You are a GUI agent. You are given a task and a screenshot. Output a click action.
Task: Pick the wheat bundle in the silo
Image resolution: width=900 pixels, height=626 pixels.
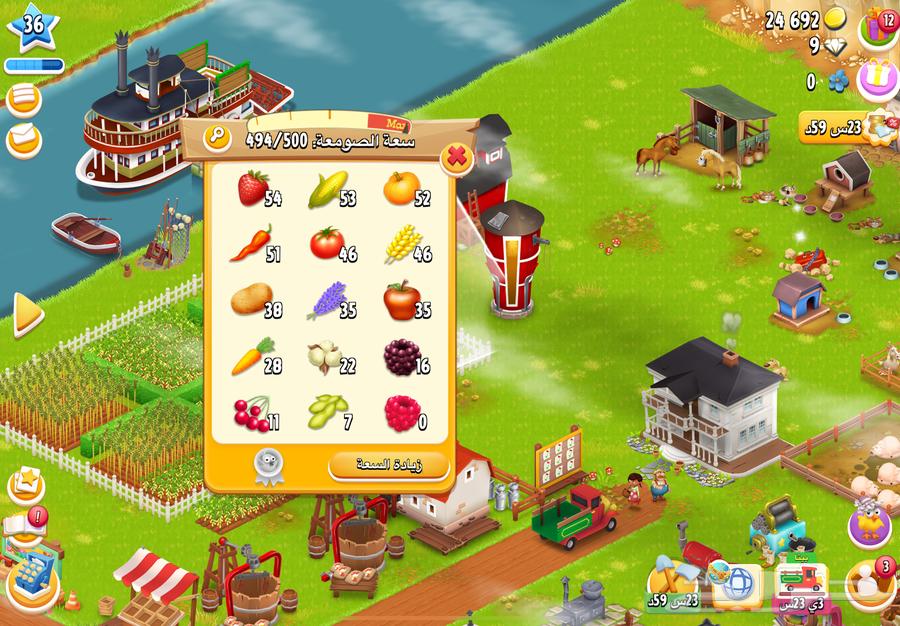[x=401, y=243]
